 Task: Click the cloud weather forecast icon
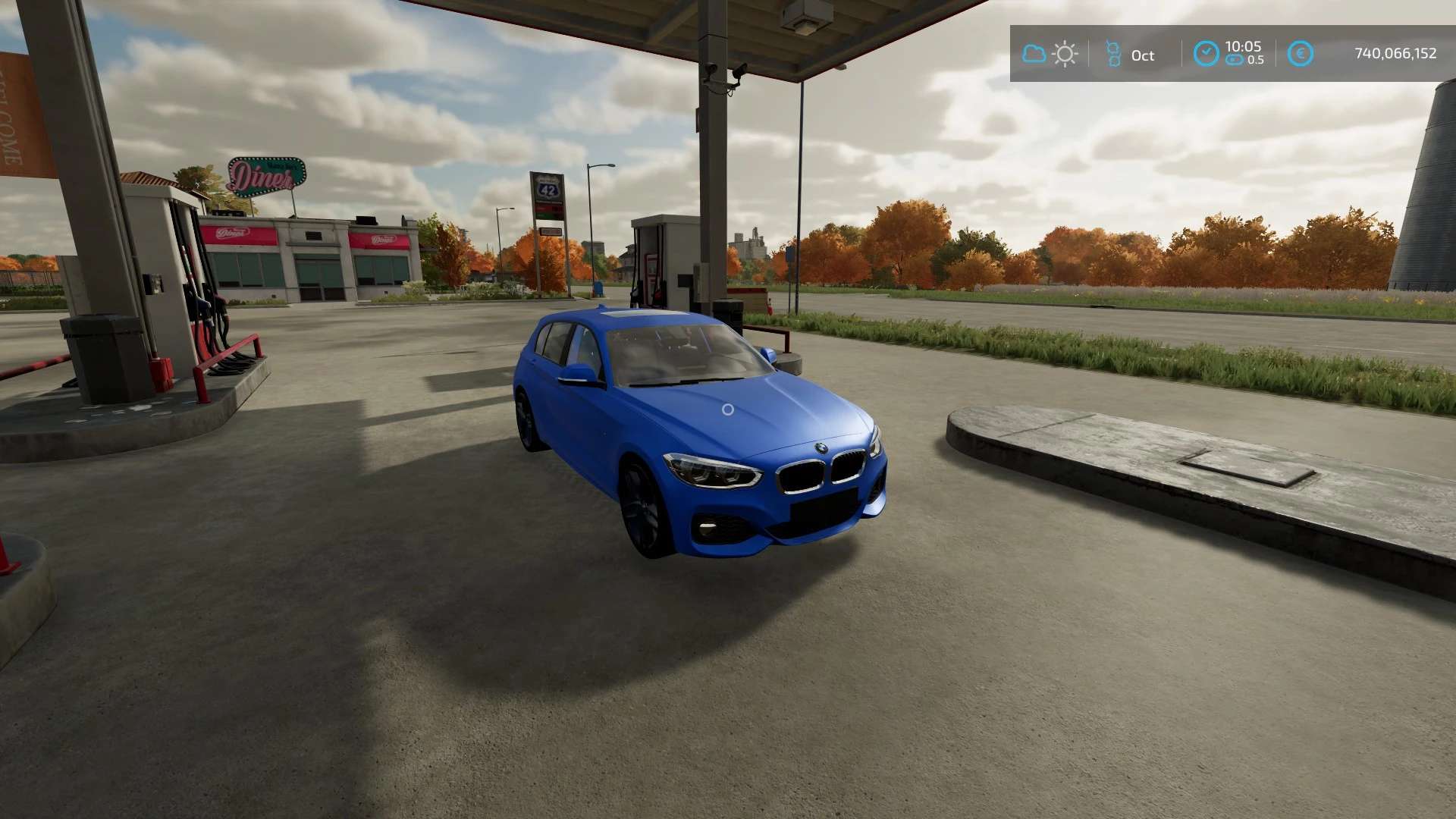(x=1034, y=54)
